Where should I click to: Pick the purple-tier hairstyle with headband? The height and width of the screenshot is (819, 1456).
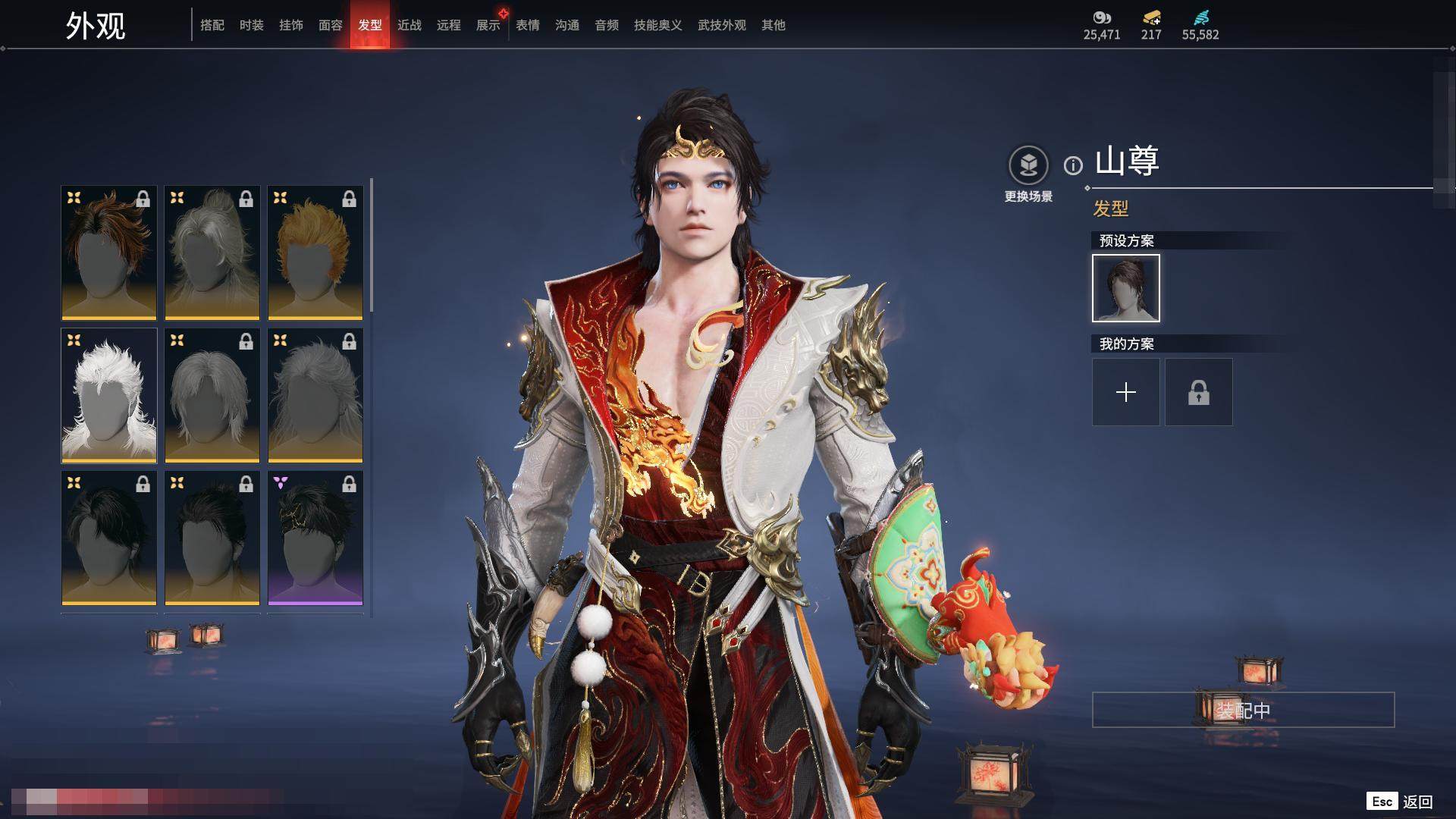pyautogui.click(x=315, y=538)
